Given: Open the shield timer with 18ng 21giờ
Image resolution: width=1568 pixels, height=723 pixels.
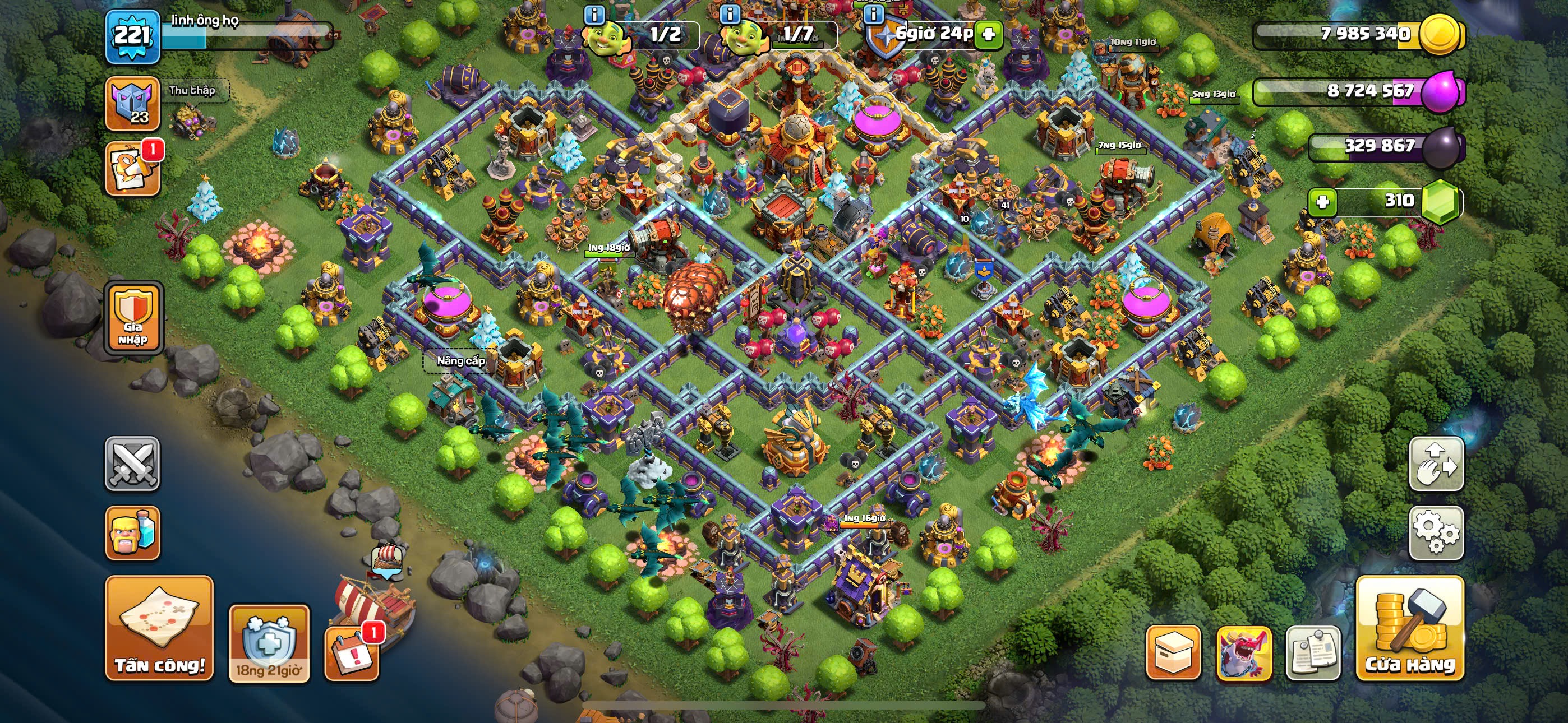Looking at the screenshot, I should tap(269, 643).
